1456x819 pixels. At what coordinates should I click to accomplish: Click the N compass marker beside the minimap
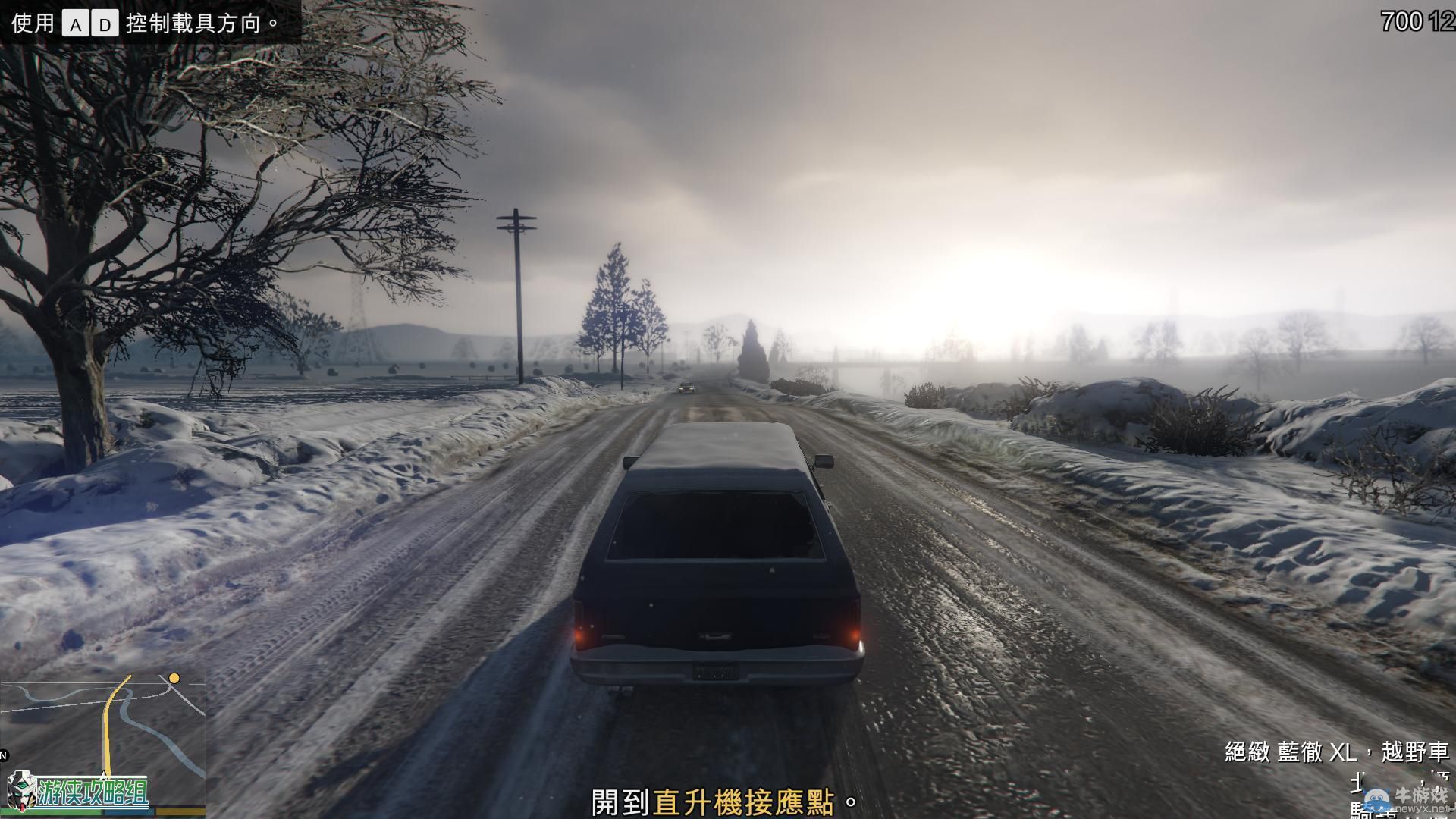tap(3, 755)
